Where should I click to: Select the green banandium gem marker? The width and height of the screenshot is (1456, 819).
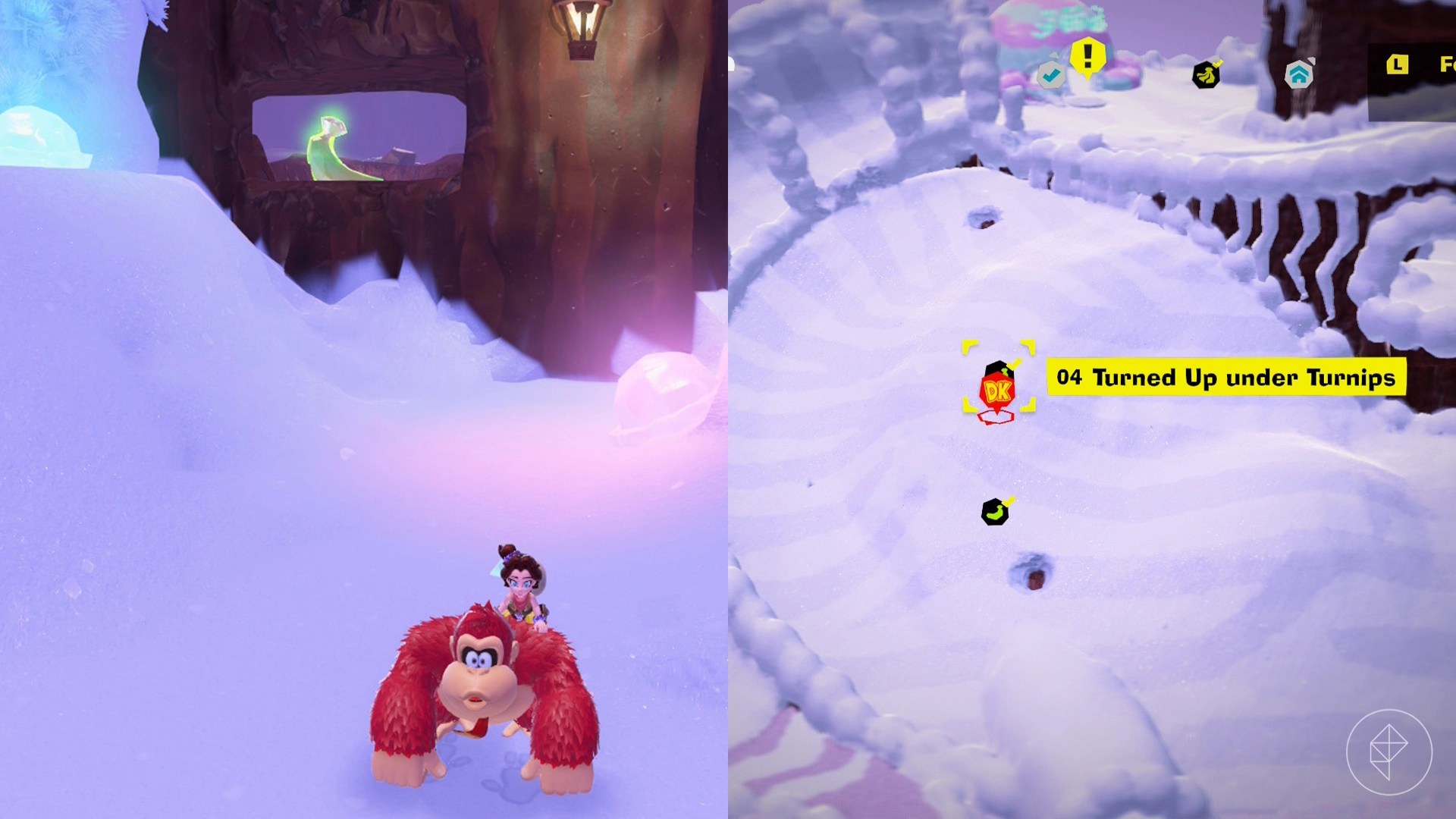(x=994, y=512)
